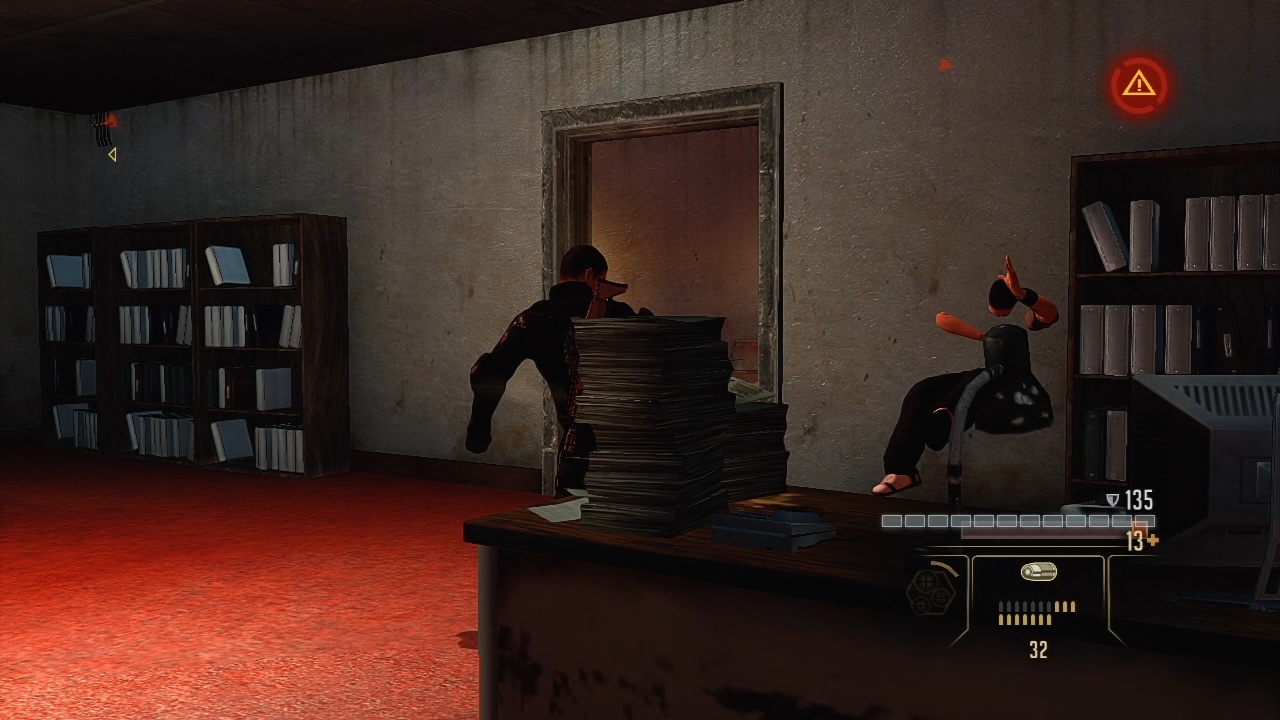1280x720 pixels.
Task: Click the orange plus next to 13
Action: click(1154, 538)
